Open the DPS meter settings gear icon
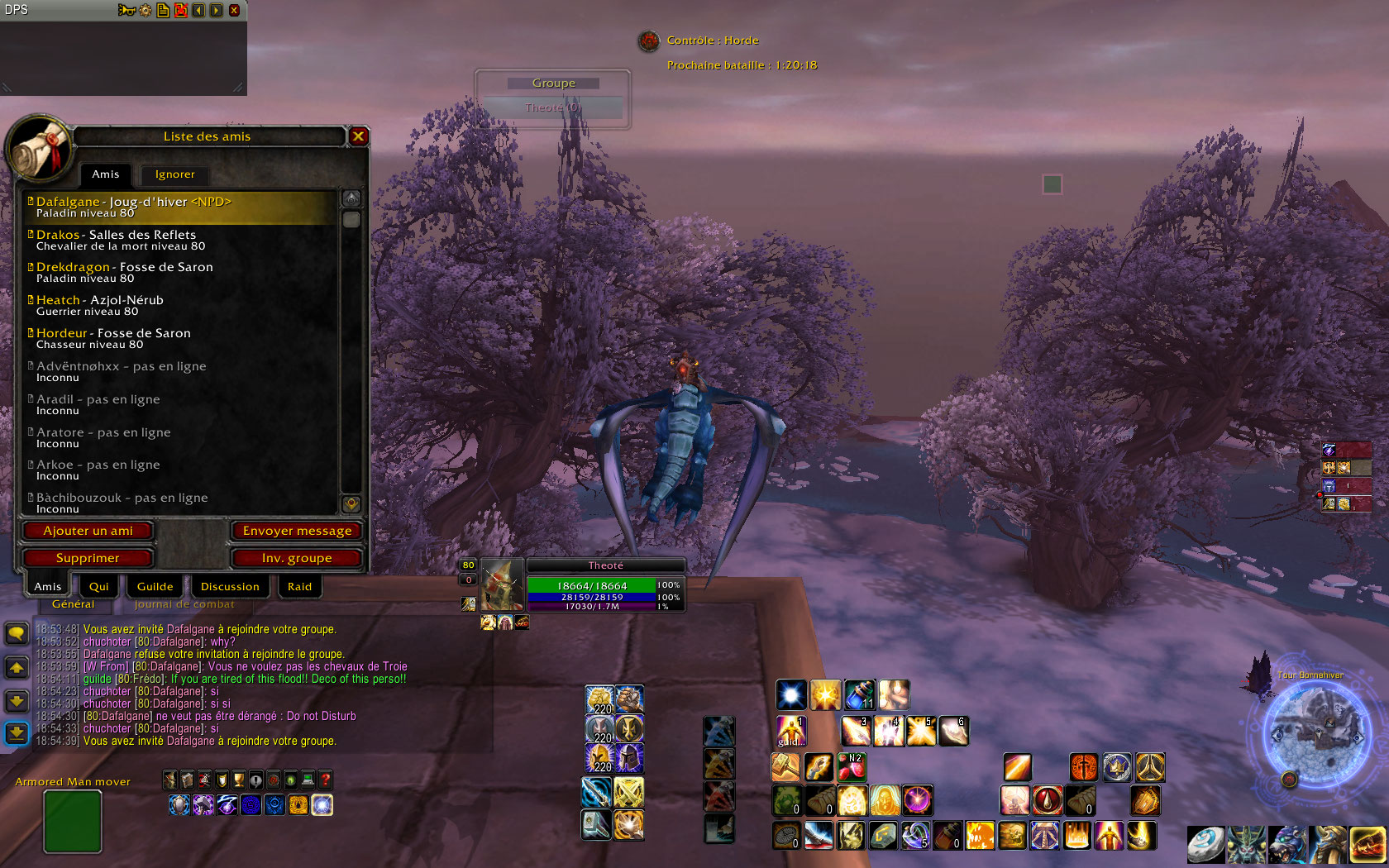Screen dimensions: 1389x868 [145, 10]
